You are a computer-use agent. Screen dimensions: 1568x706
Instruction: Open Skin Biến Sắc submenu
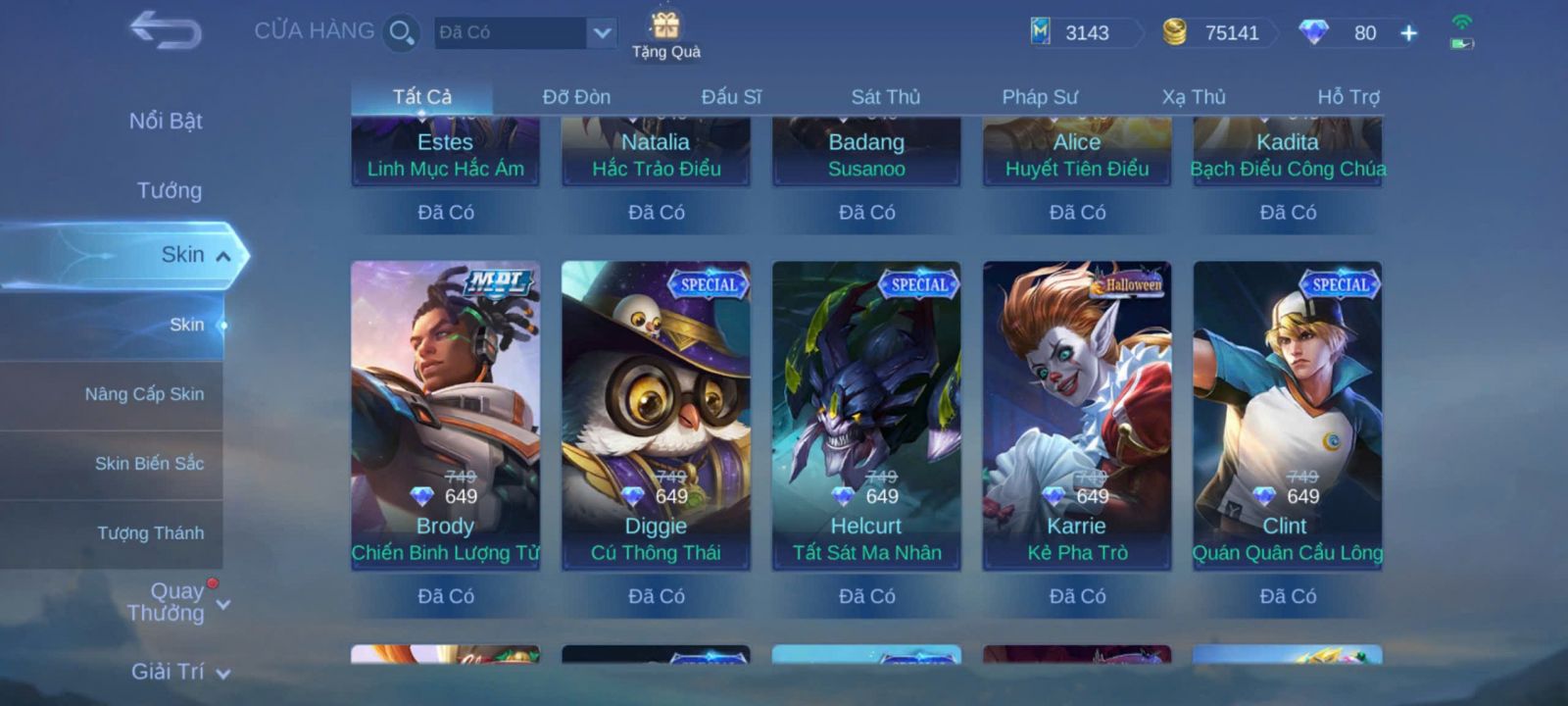149,463
